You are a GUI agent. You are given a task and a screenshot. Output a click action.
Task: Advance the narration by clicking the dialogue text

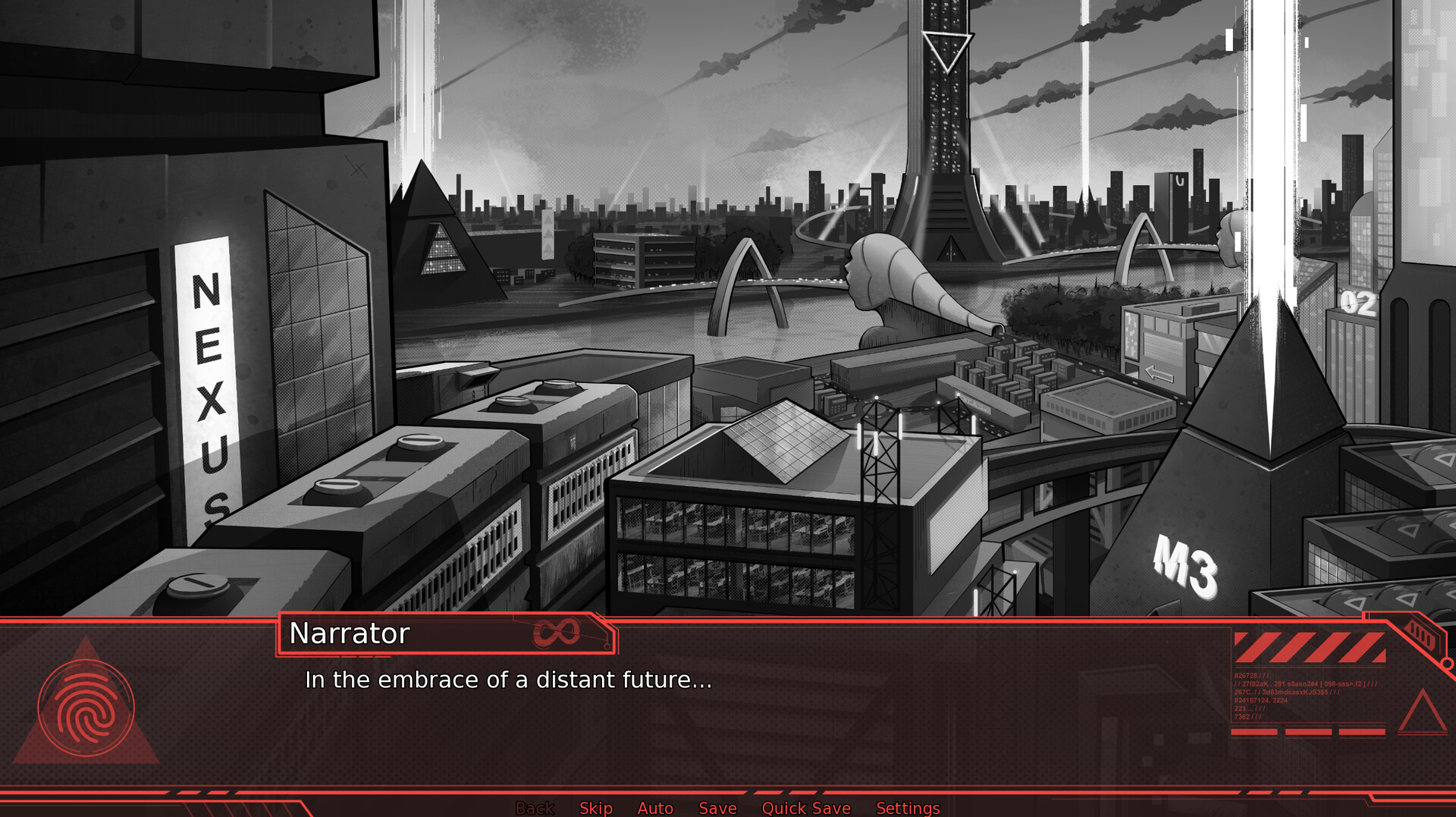[508, 680]
